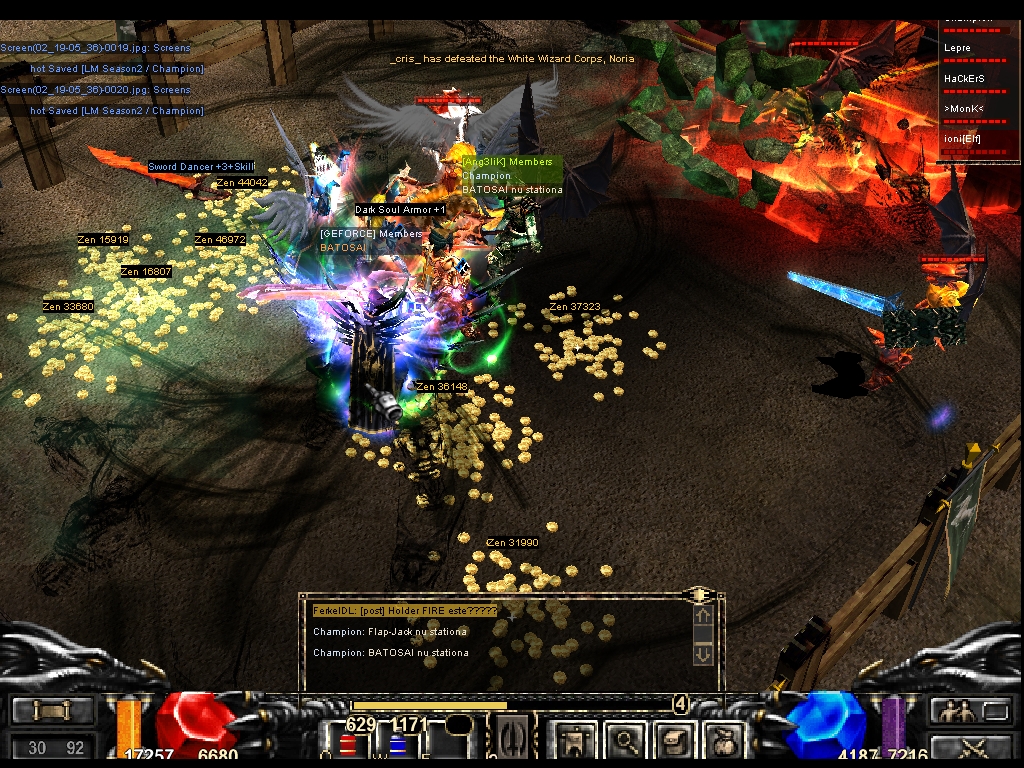The image size is (1024, 768).
Task: Open the character info window
Action: (x=575, y=741)
